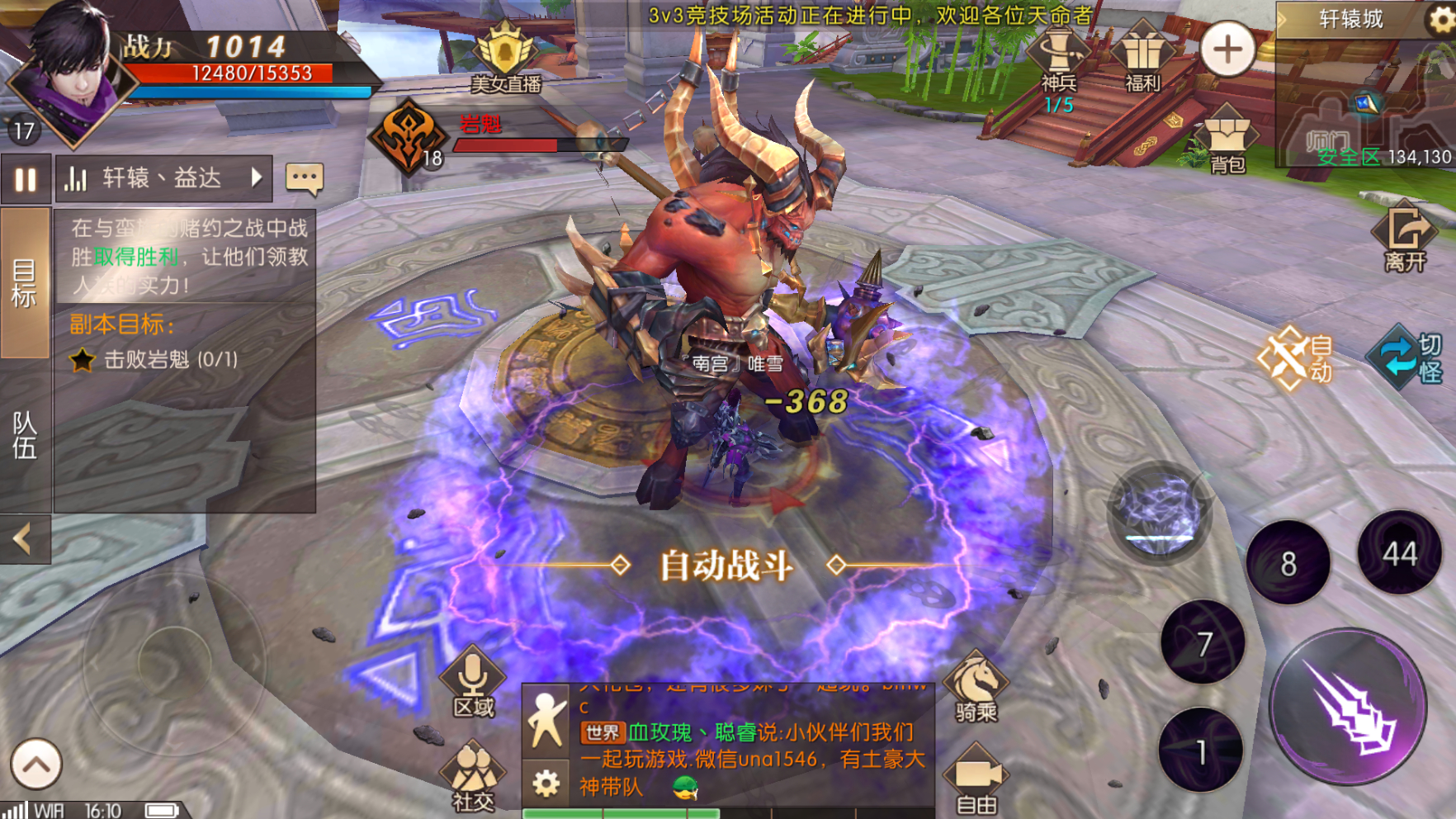Screen dimensions: 1456x819
Task: Open the 美女直播 live stream icon
Action: [505, 56]
